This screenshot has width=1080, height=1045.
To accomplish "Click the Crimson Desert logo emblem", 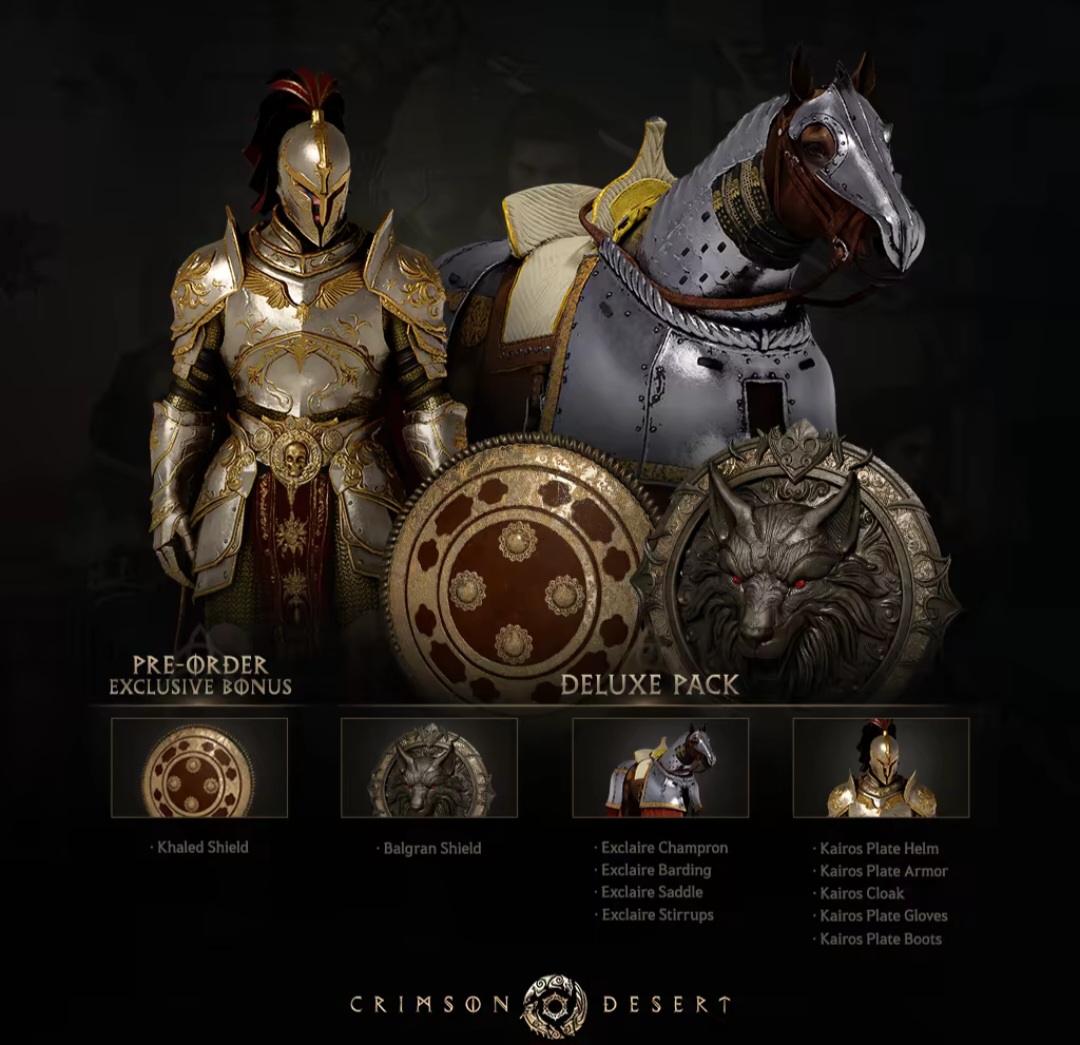I will coord(554,1003).
